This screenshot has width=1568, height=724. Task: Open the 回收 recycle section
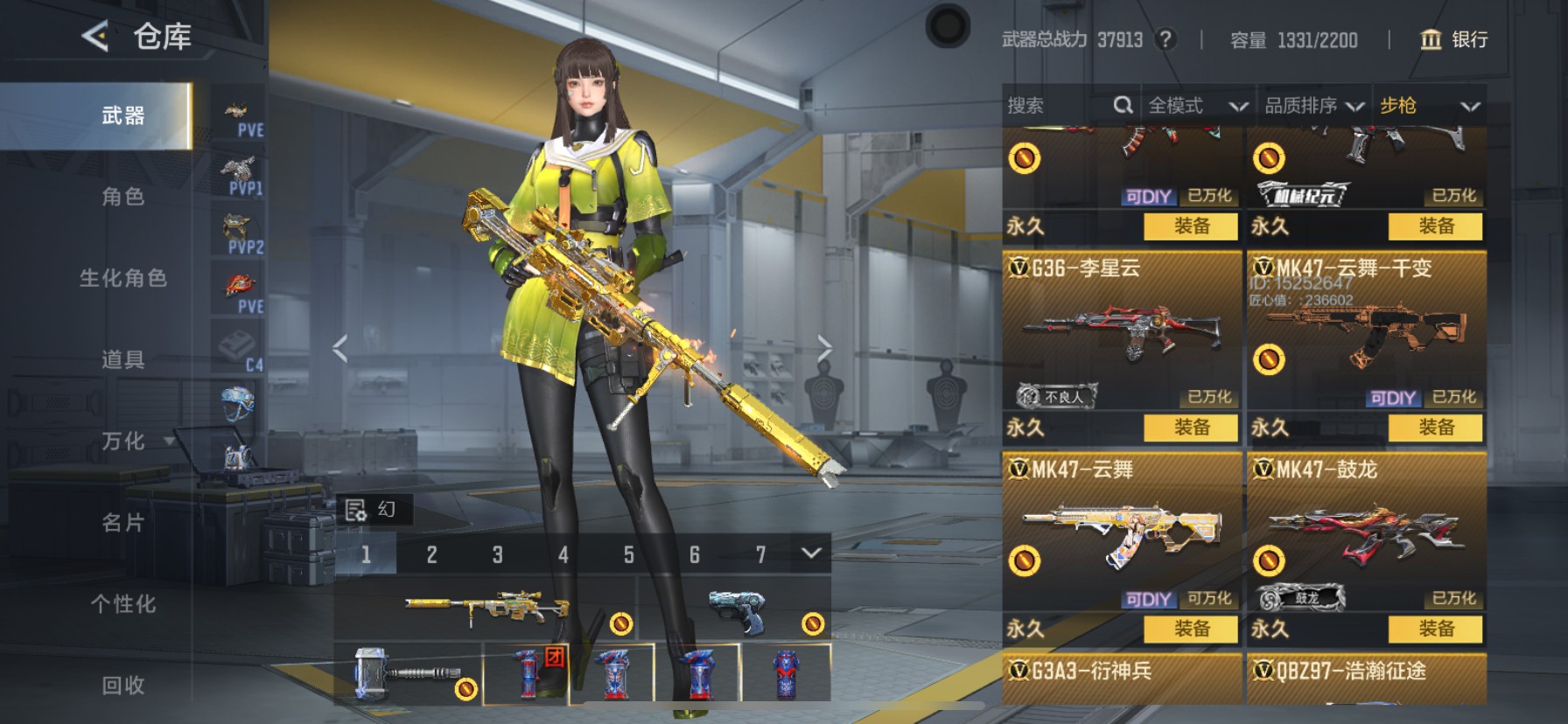click(x=122, y=685)
